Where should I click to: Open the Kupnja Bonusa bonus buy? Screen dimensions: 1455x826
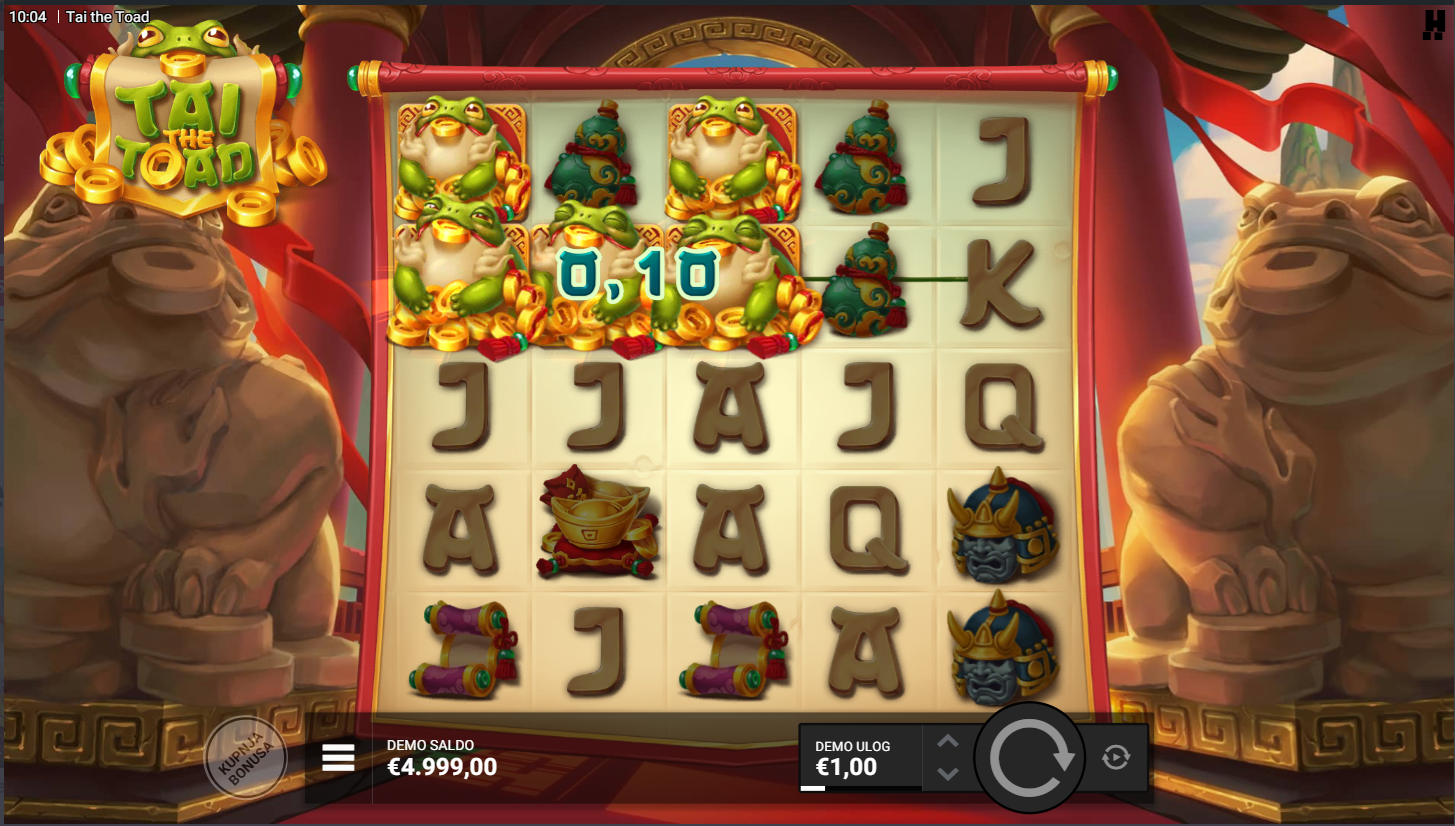pos(245,759)
